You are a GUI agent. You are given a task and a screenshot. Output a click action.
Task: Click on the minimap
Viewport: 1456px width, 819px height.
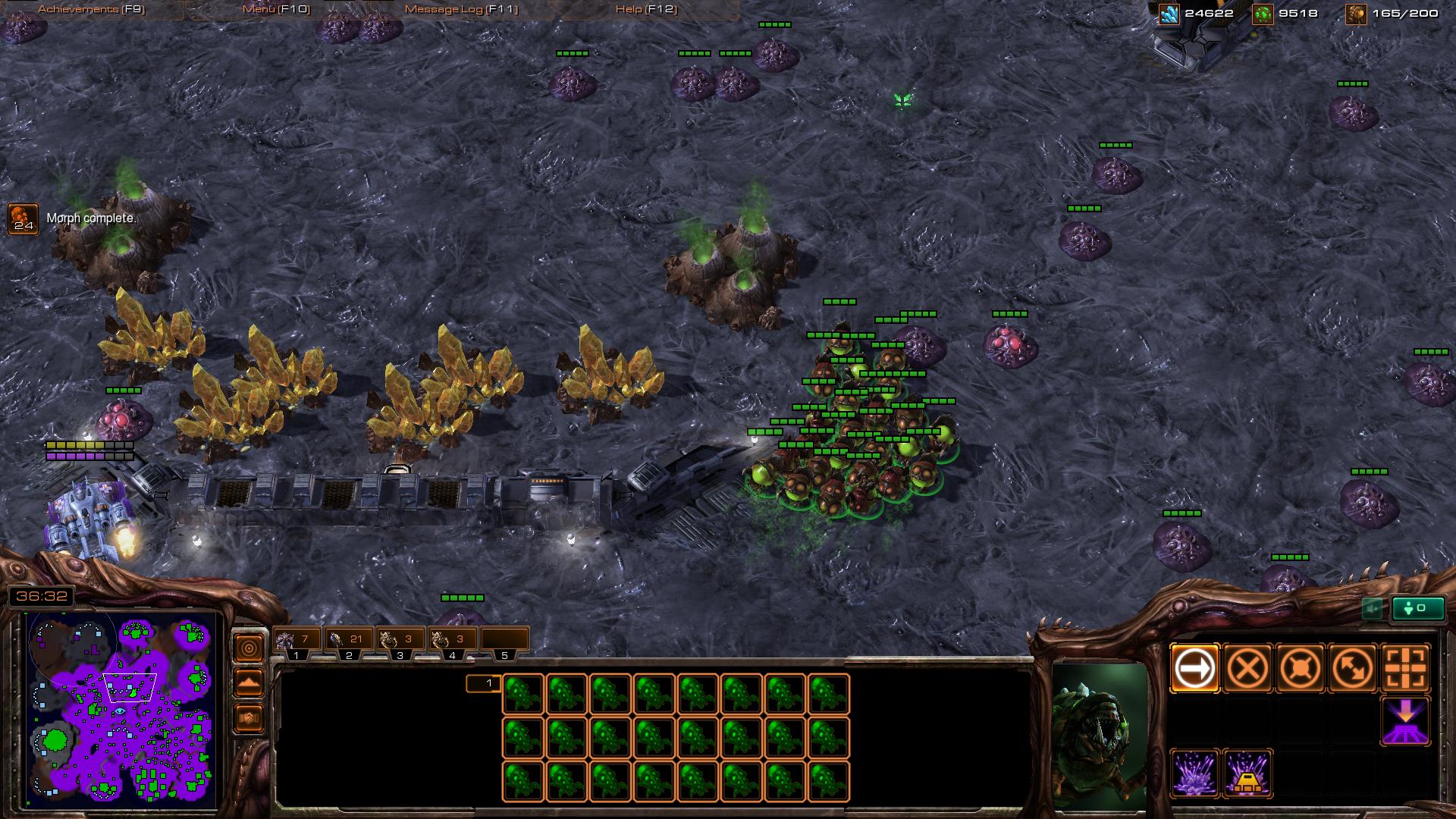click(121, 711)
